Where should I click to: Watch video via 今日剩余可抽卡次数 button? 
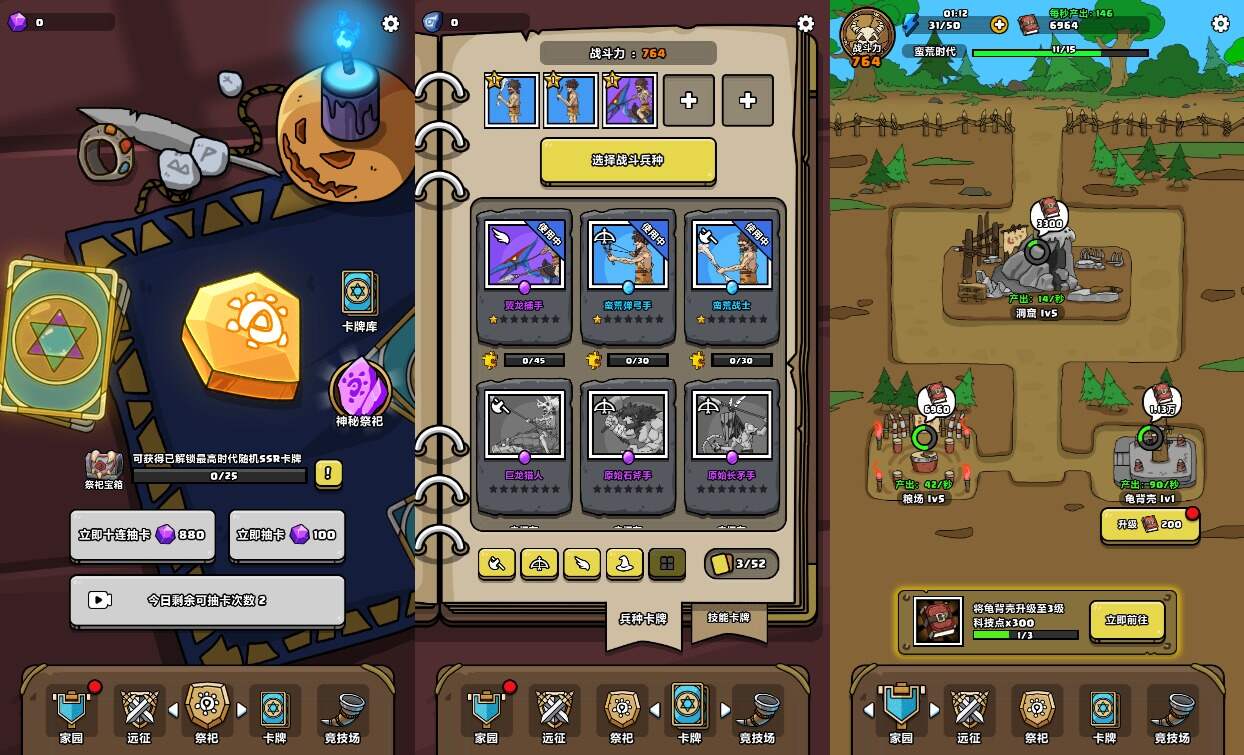click(x=207, y=600)
